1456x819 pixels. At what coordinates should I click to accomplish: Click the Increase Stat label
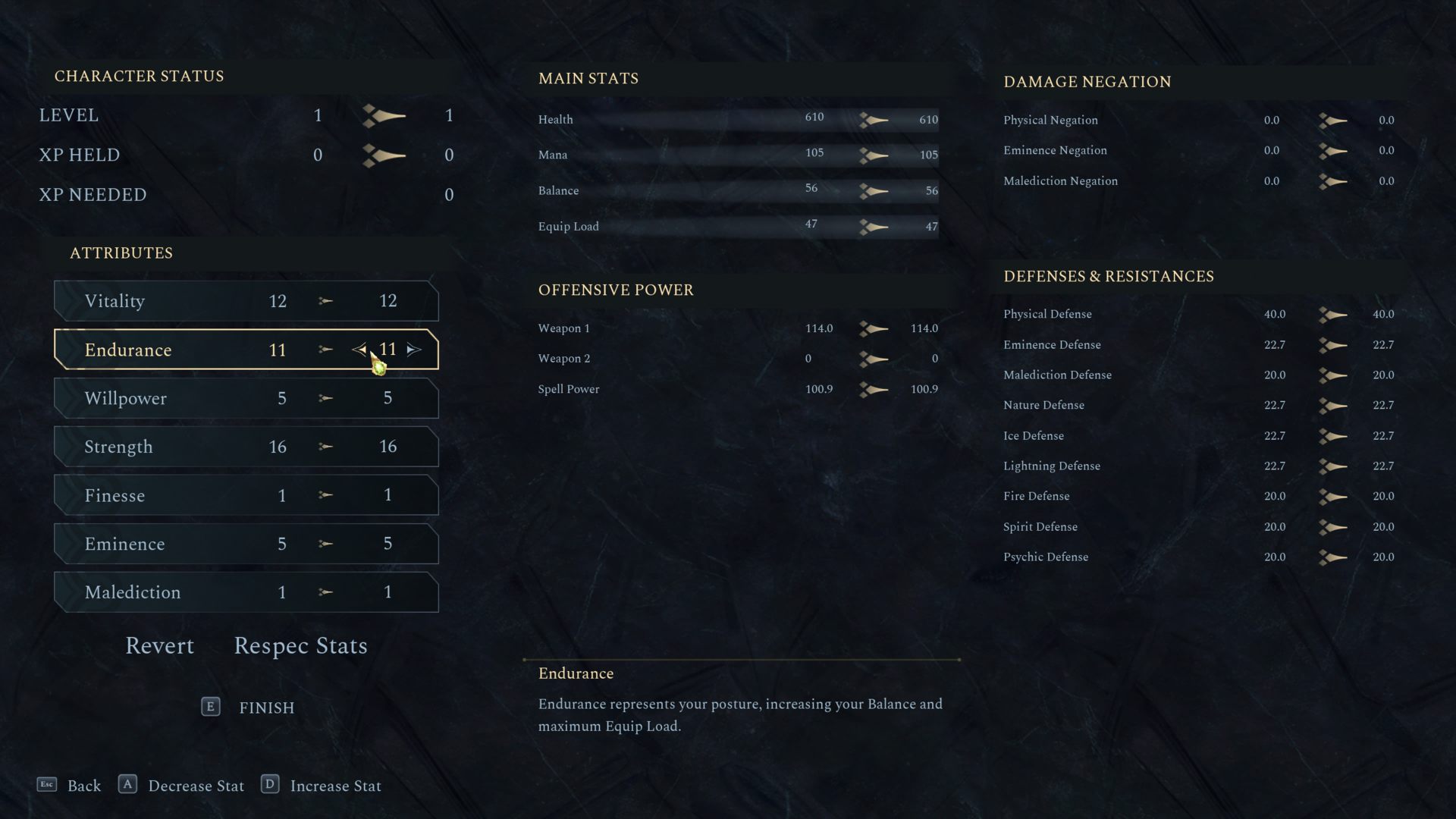[335, 786]
